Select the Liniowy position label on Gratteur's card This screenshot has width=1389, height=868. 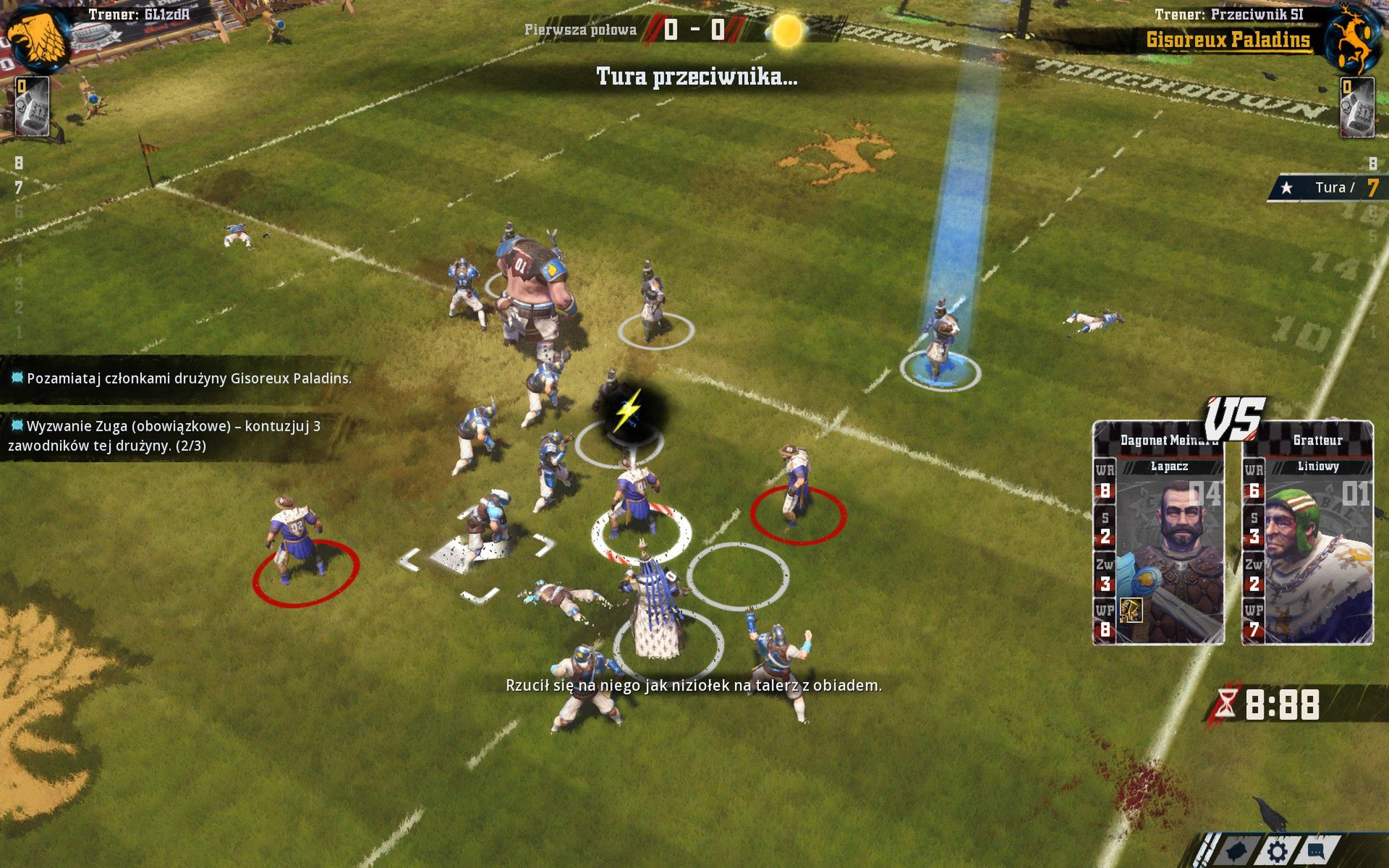point(1317,467)
